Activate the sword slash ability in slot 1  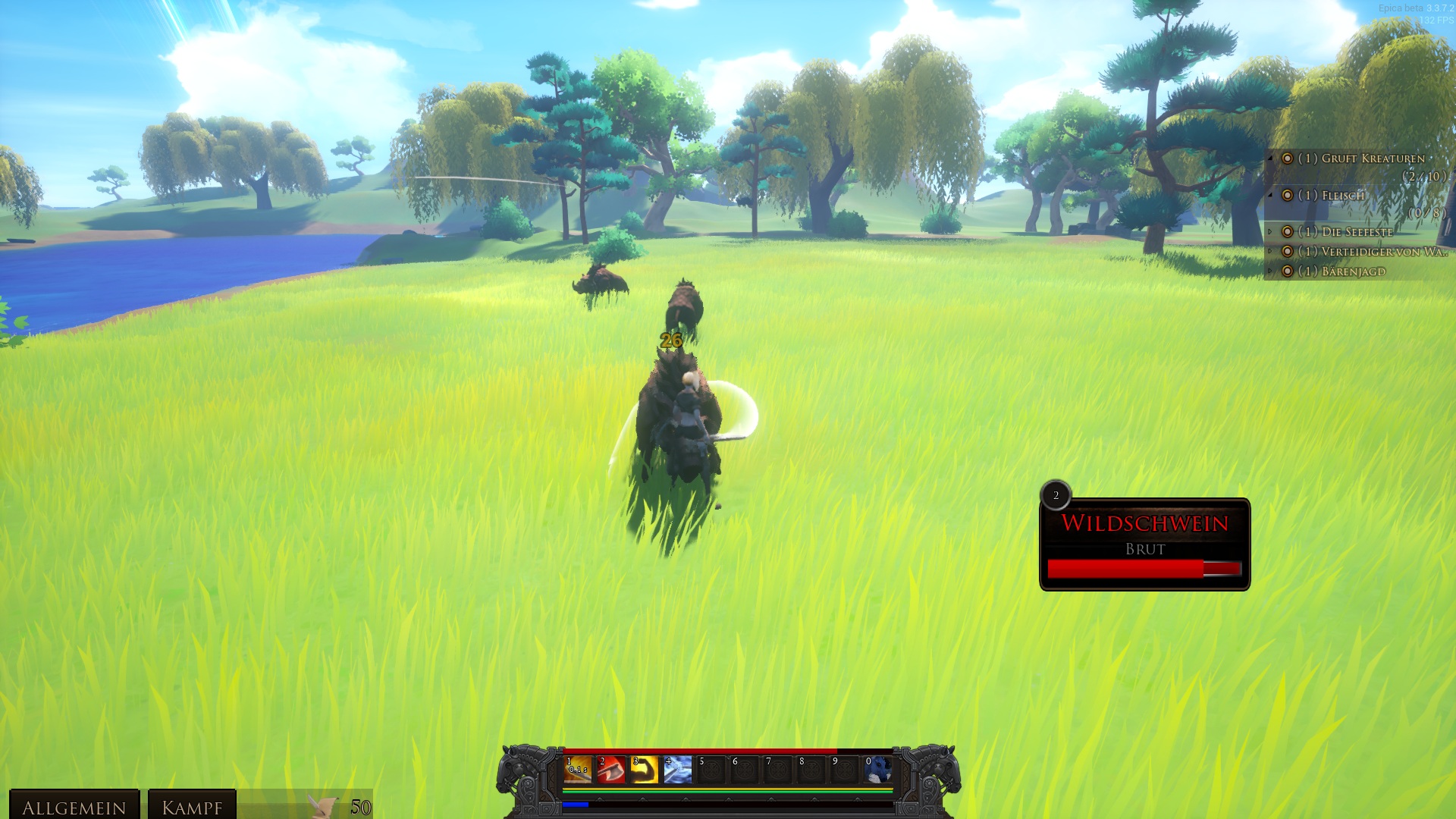578,770
